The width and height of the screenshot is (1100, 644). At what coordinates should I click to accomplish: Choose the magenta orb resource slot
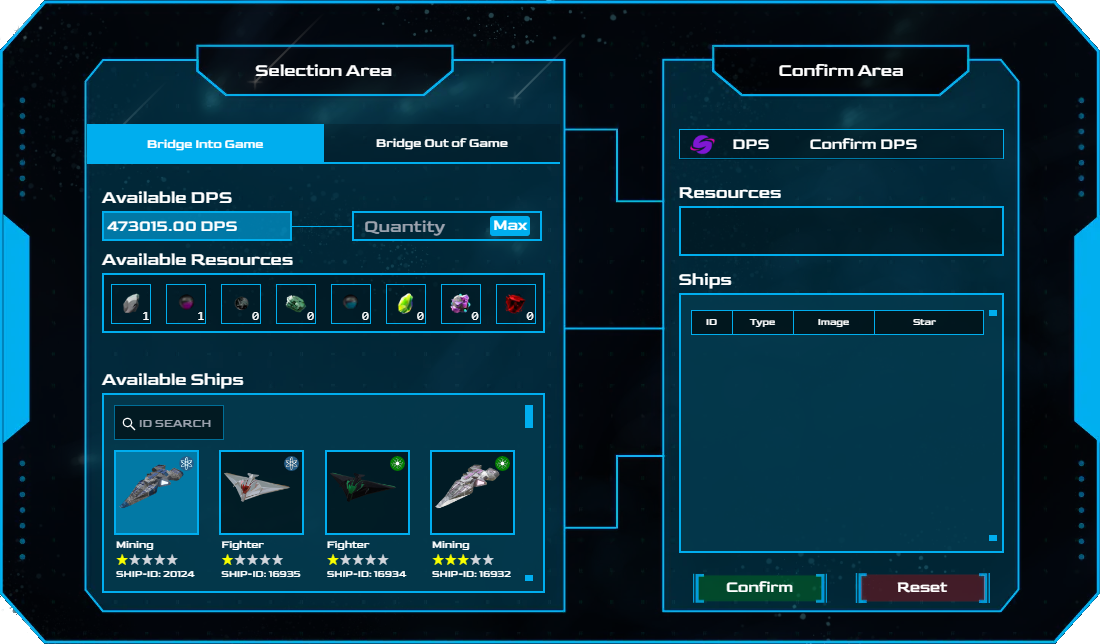click(x=186, y=304)
